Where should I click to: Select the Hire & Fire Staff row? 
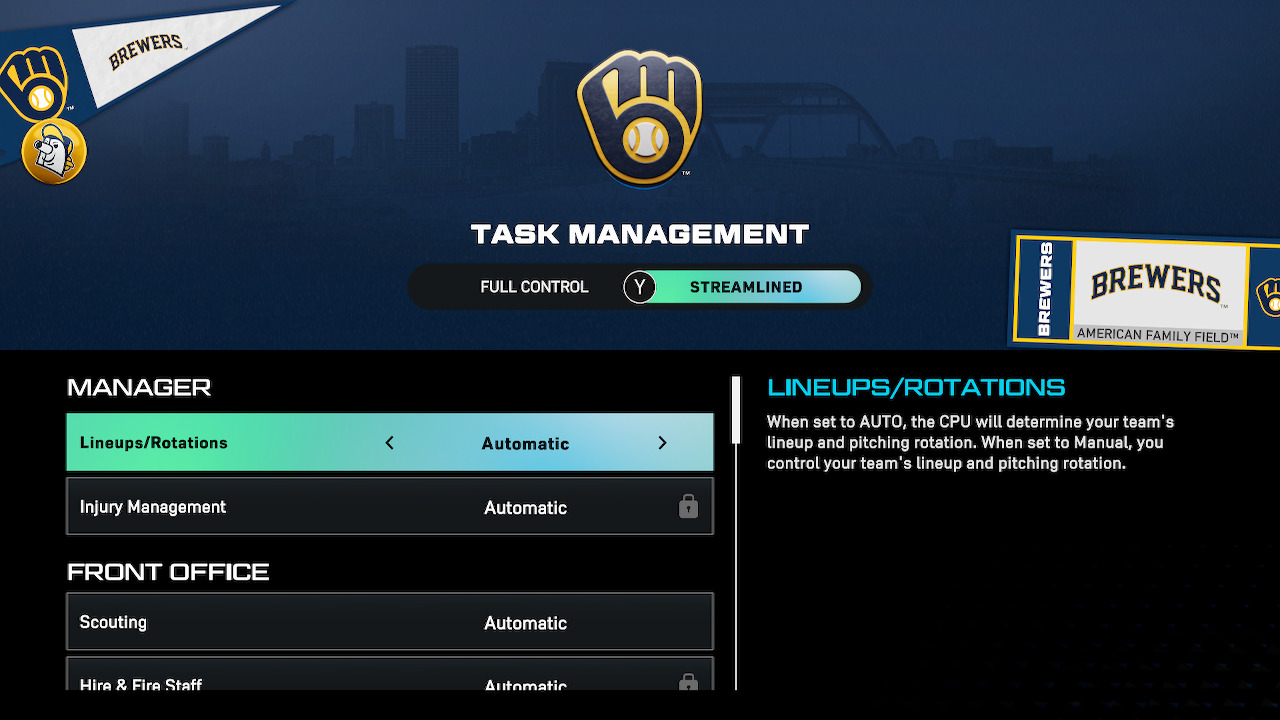pos(390,680)
